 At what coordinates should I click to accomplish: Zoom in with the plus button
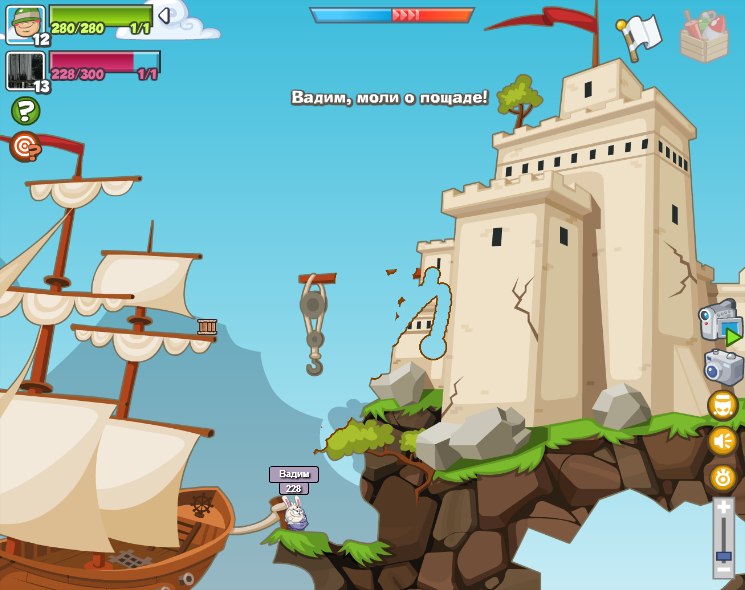[x=723, y=508]
